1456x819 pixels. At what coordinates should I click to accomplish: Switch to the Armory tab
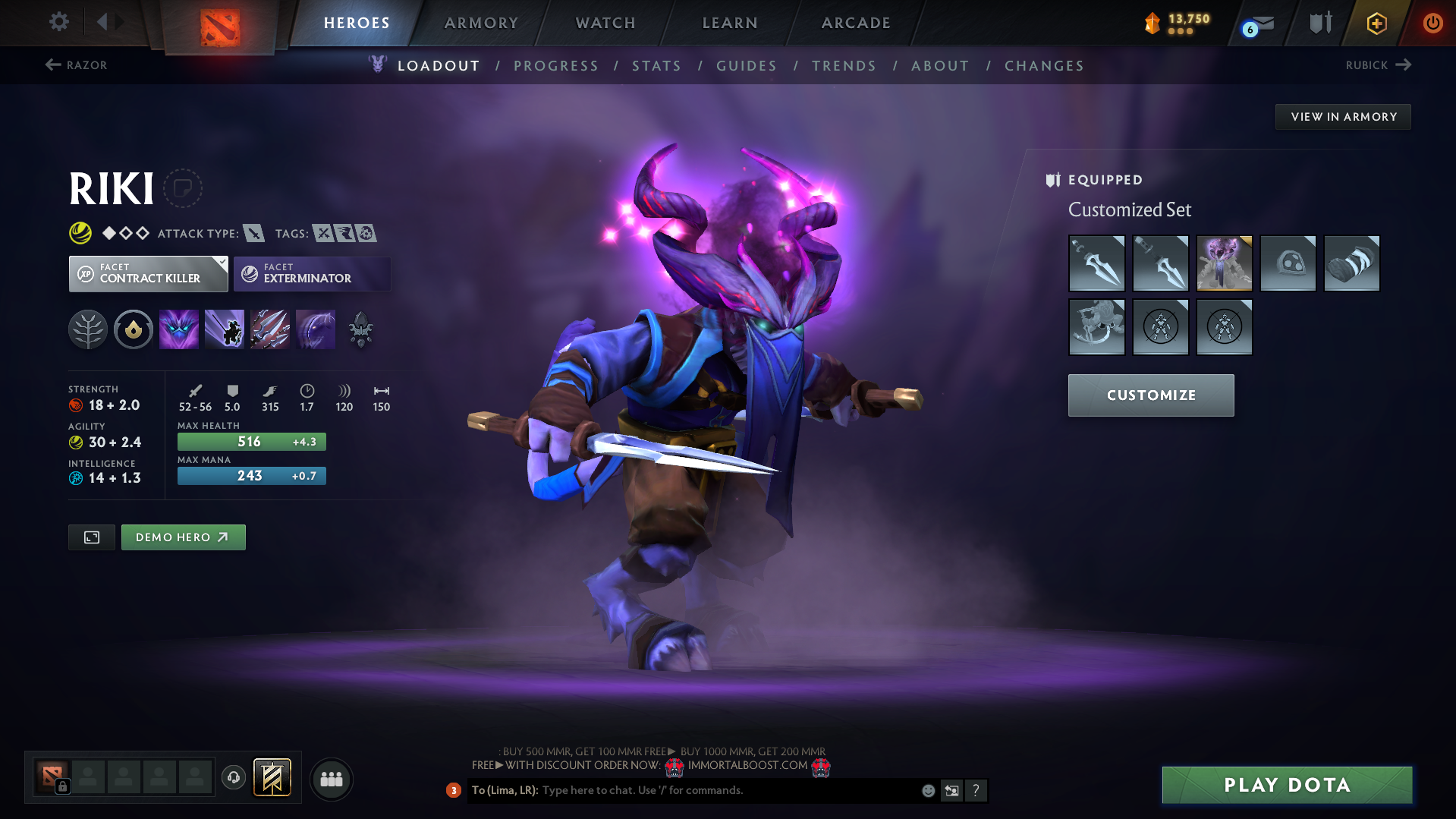point(482,23)
